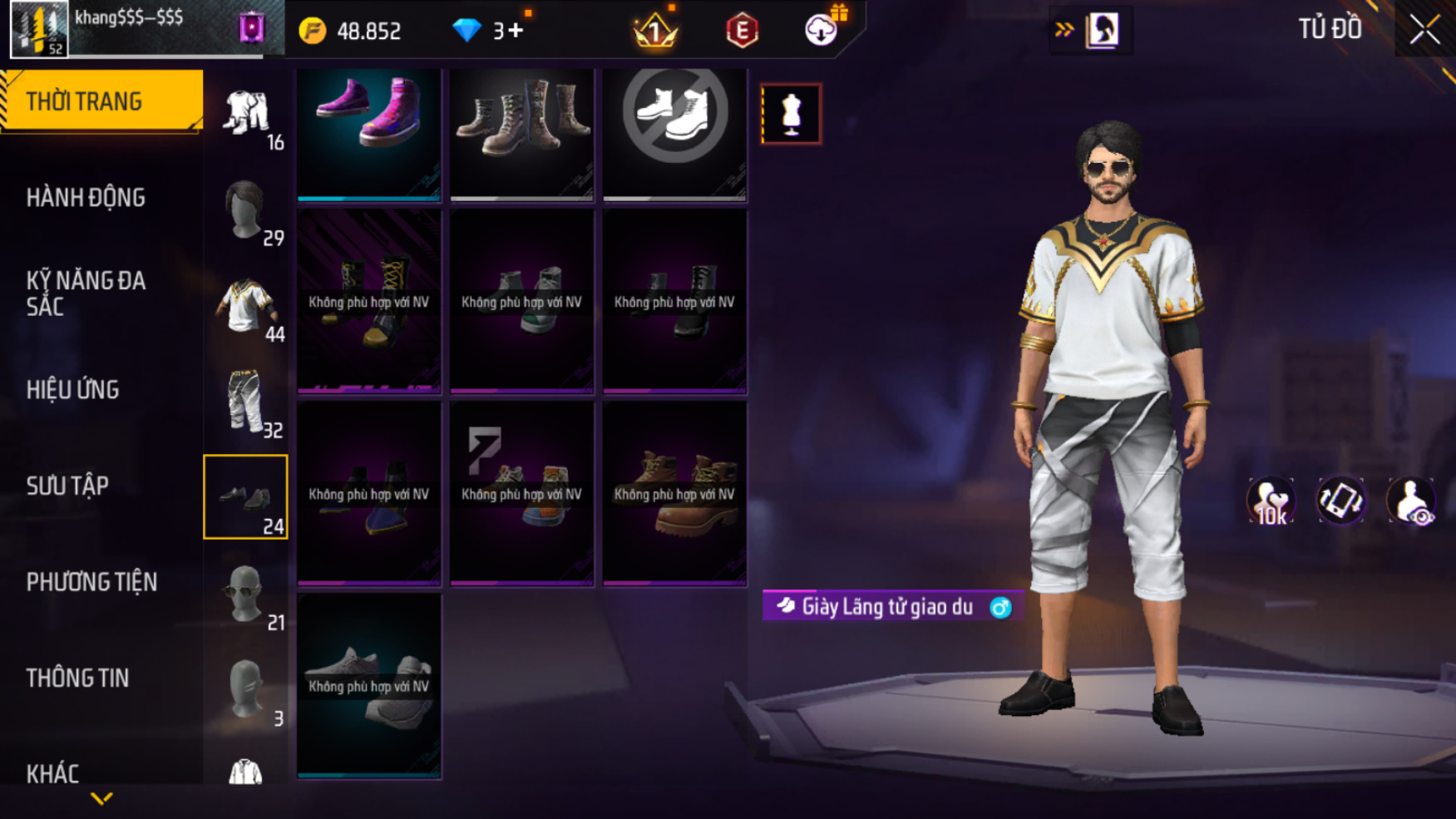Switch to Kỹ Năng Đa Sắc tab
The width and height of the screenshot is (1456, 819).
coord(86,294)
